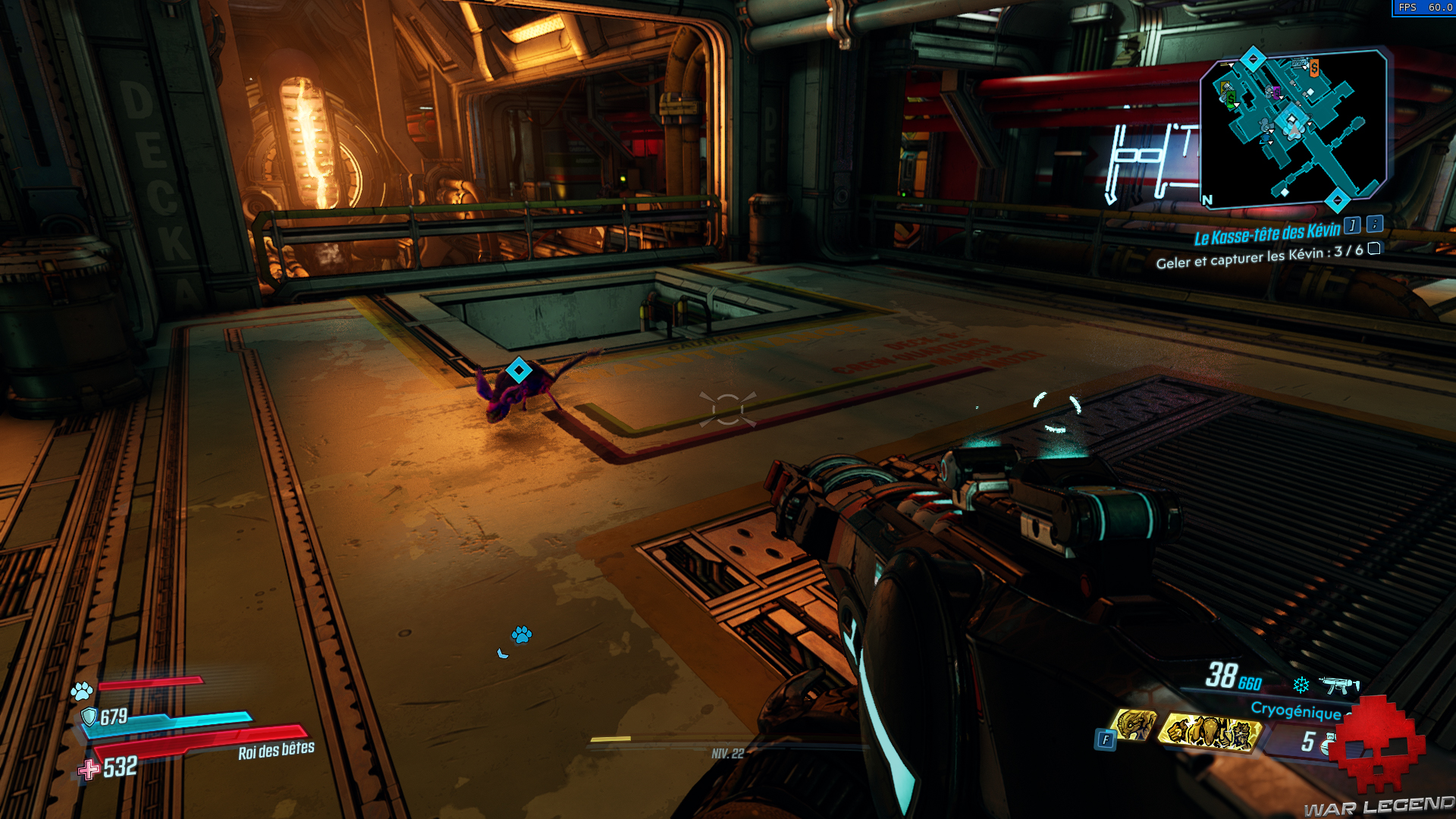Image resolution: width=1456 pixels, height=819 pixels.
Task: Click the equipped SMG weapon icon
Action: pyautogui.click(x=1338, y=685)
